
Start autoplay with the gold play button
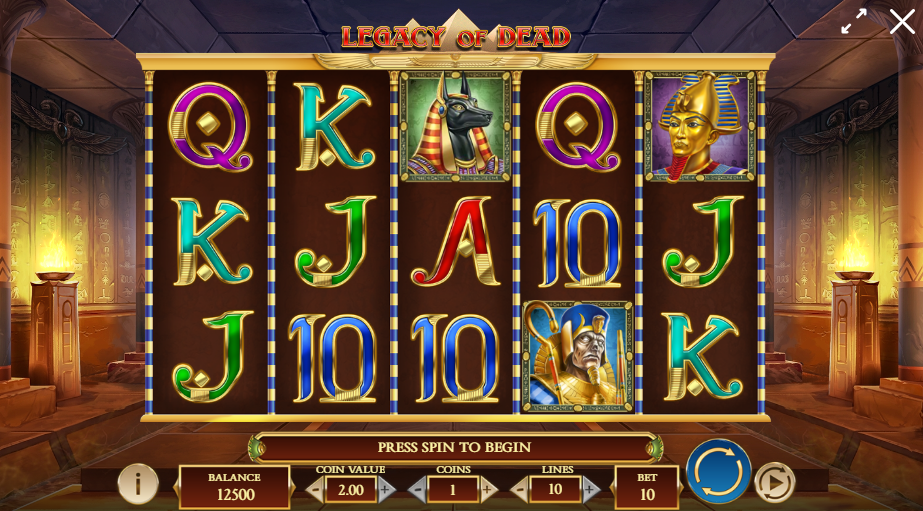[774, 482]
